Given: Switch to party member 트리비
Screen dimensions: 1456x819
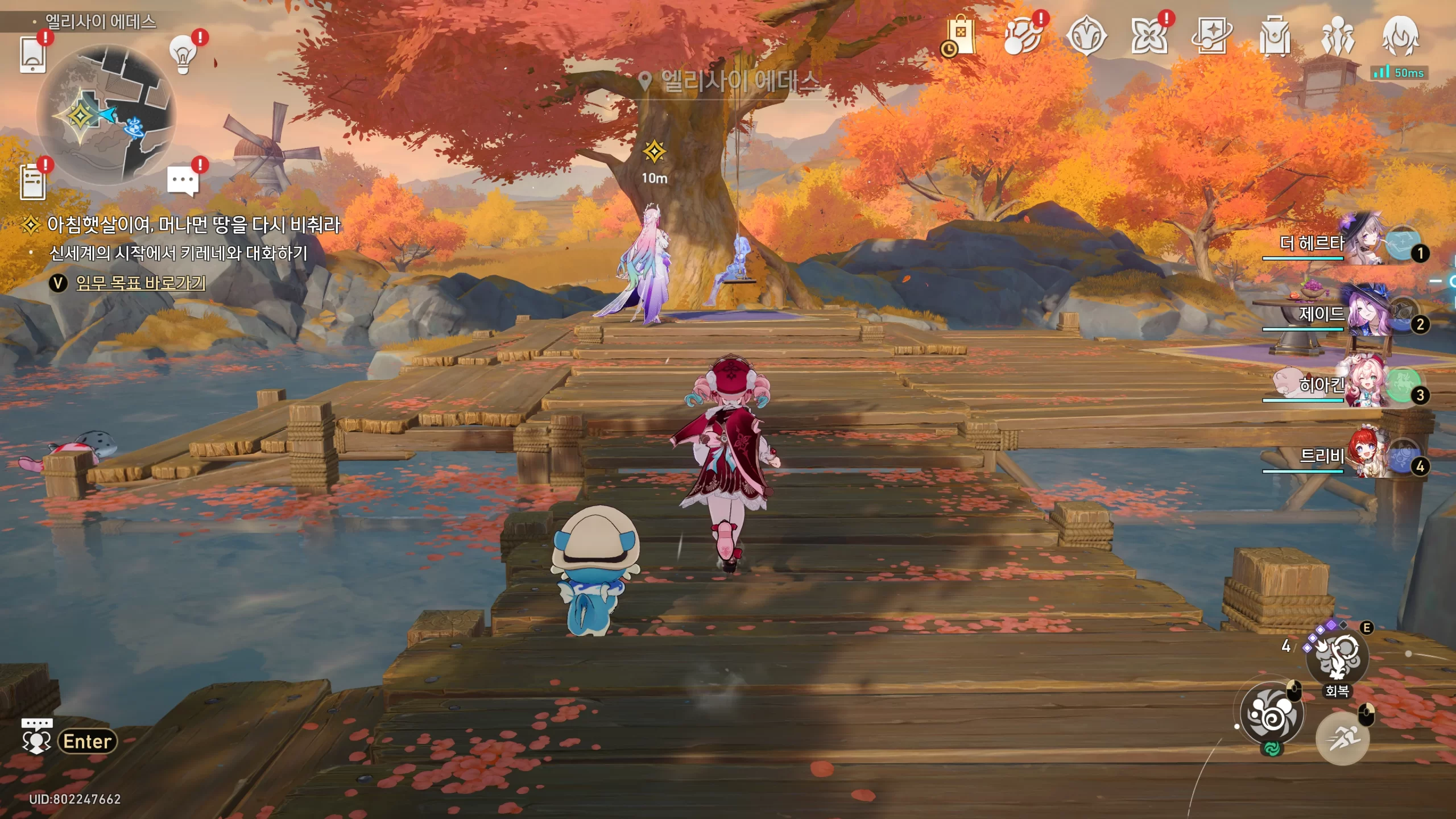Looking at the screenshot, I should pos(1365,456).
